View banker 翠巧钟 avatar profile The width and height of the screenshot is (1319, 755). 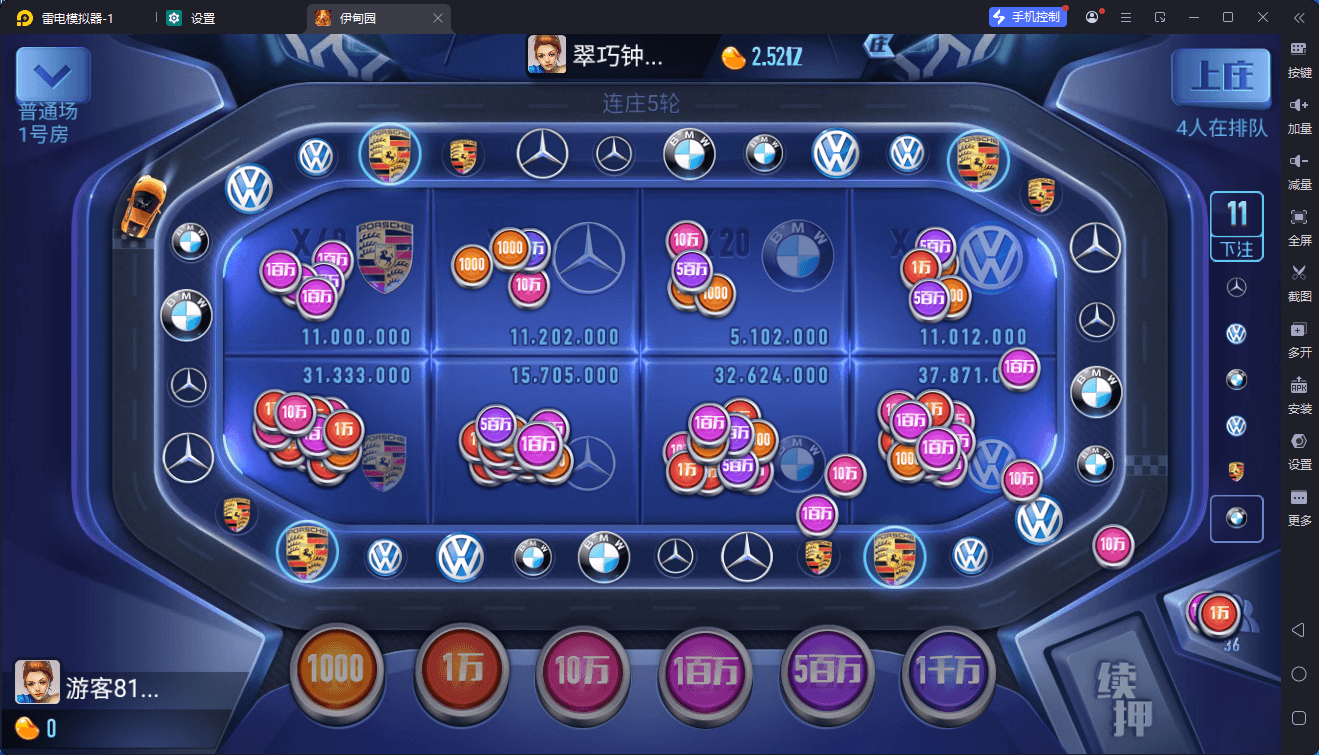coord(546,55)
